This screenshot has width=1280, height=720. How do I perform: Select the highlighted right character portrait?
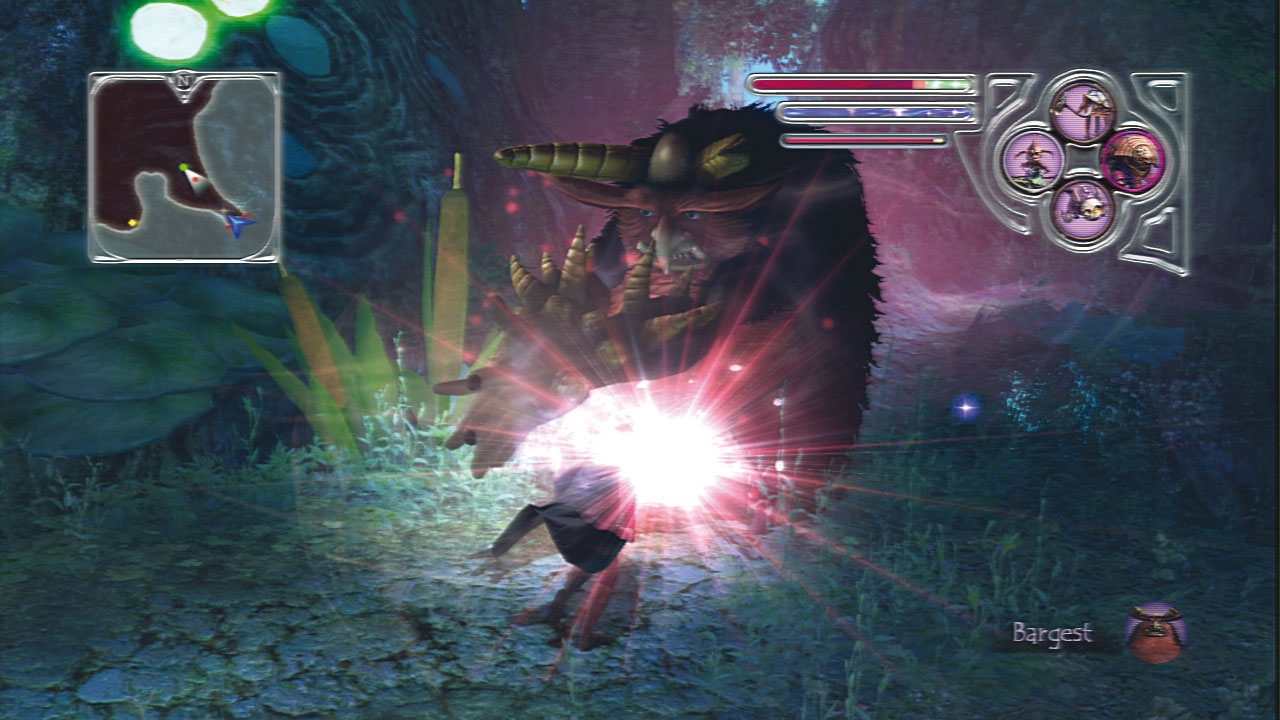1133,160
